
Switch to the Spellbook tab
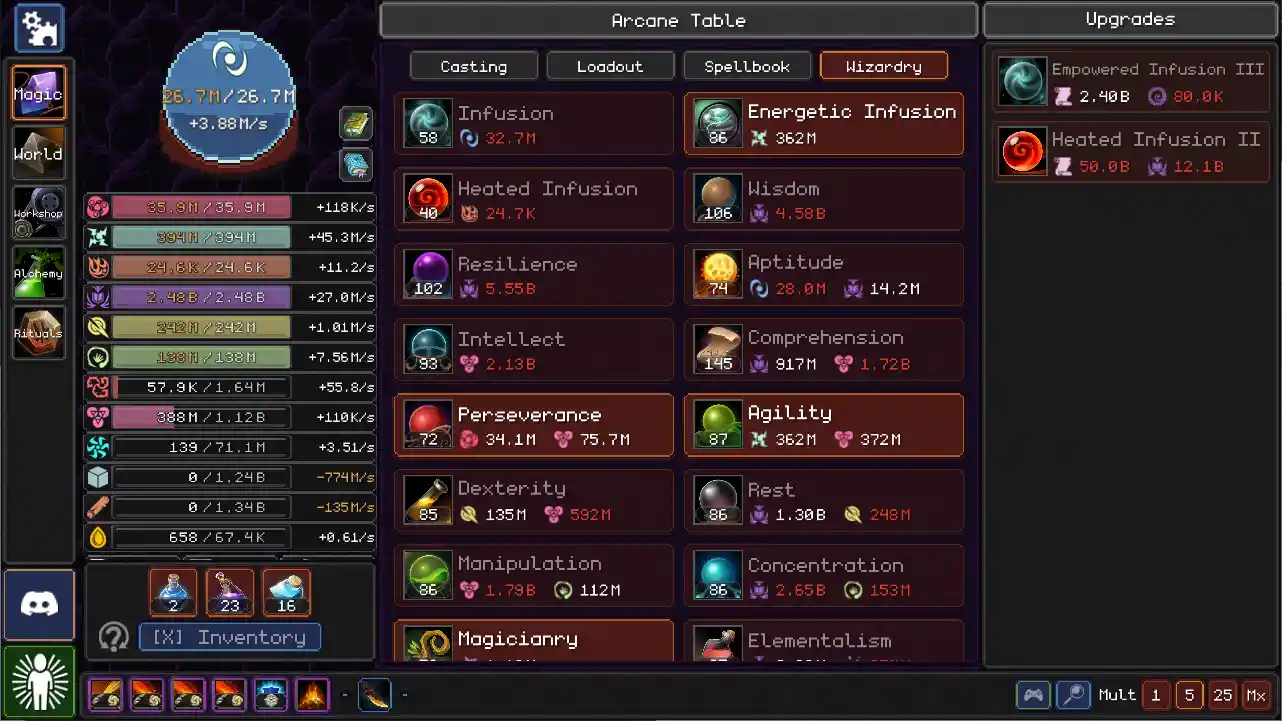click(747, 65)
